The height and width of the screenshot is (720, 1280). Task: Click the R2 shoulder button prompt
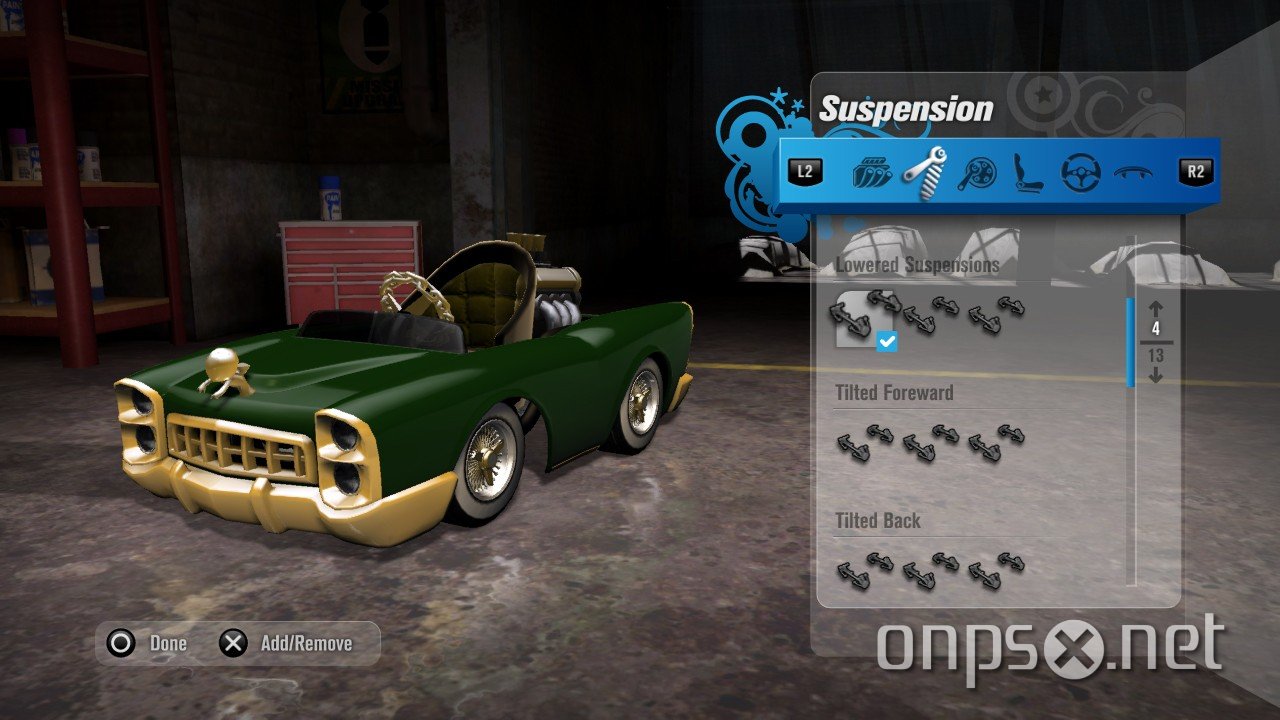1197,170
